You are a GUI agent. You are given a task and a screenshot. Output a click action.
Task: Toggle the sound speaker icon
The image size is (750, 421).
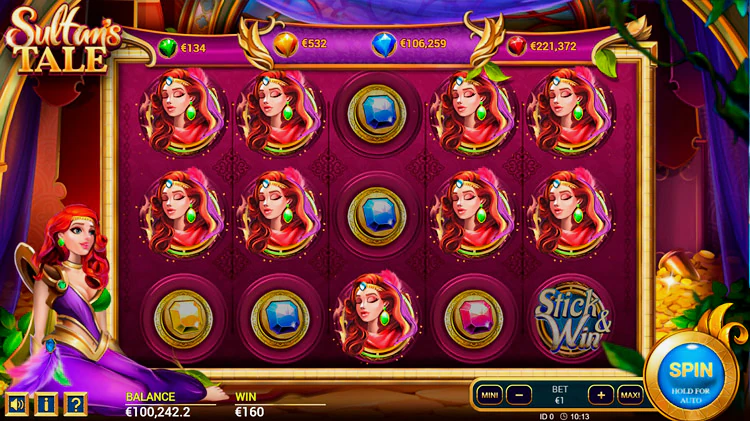coord(17,404)
